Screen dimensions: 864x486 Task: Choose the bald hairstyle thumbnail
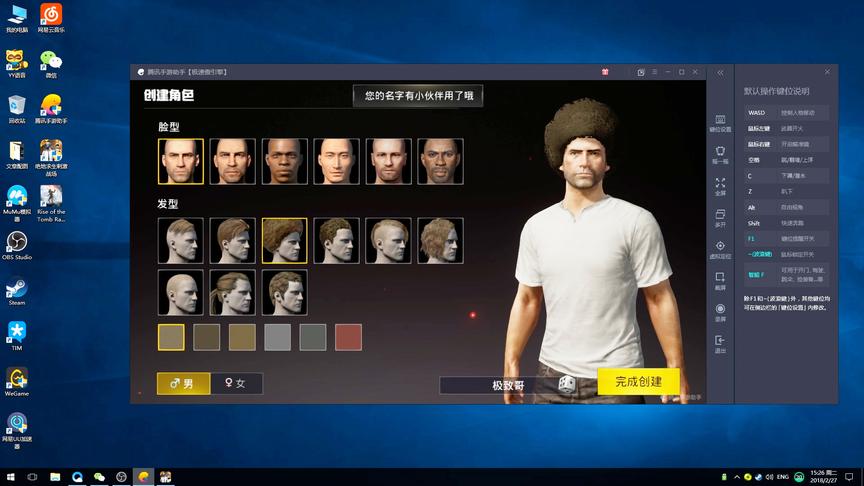(180, 292)
